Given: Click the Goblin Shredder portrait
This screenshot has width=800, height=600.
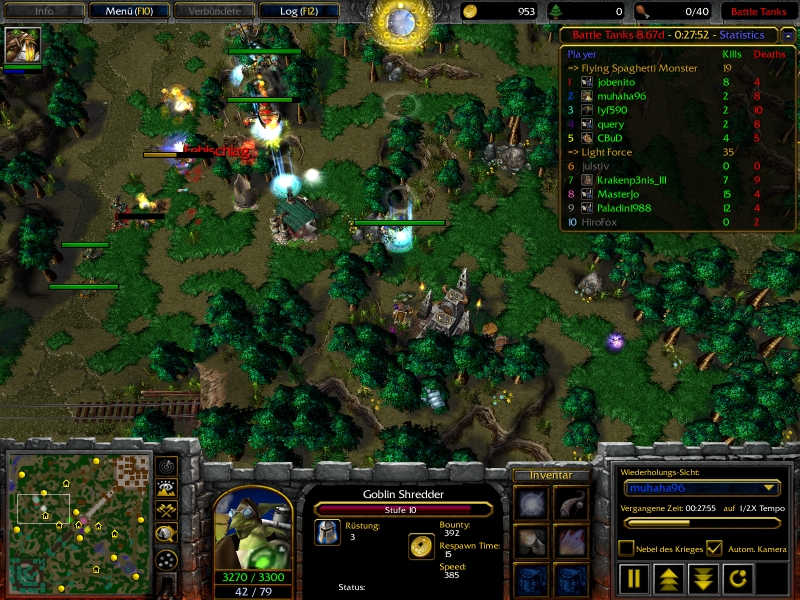Looking at the screenshot, I should 253,527.
